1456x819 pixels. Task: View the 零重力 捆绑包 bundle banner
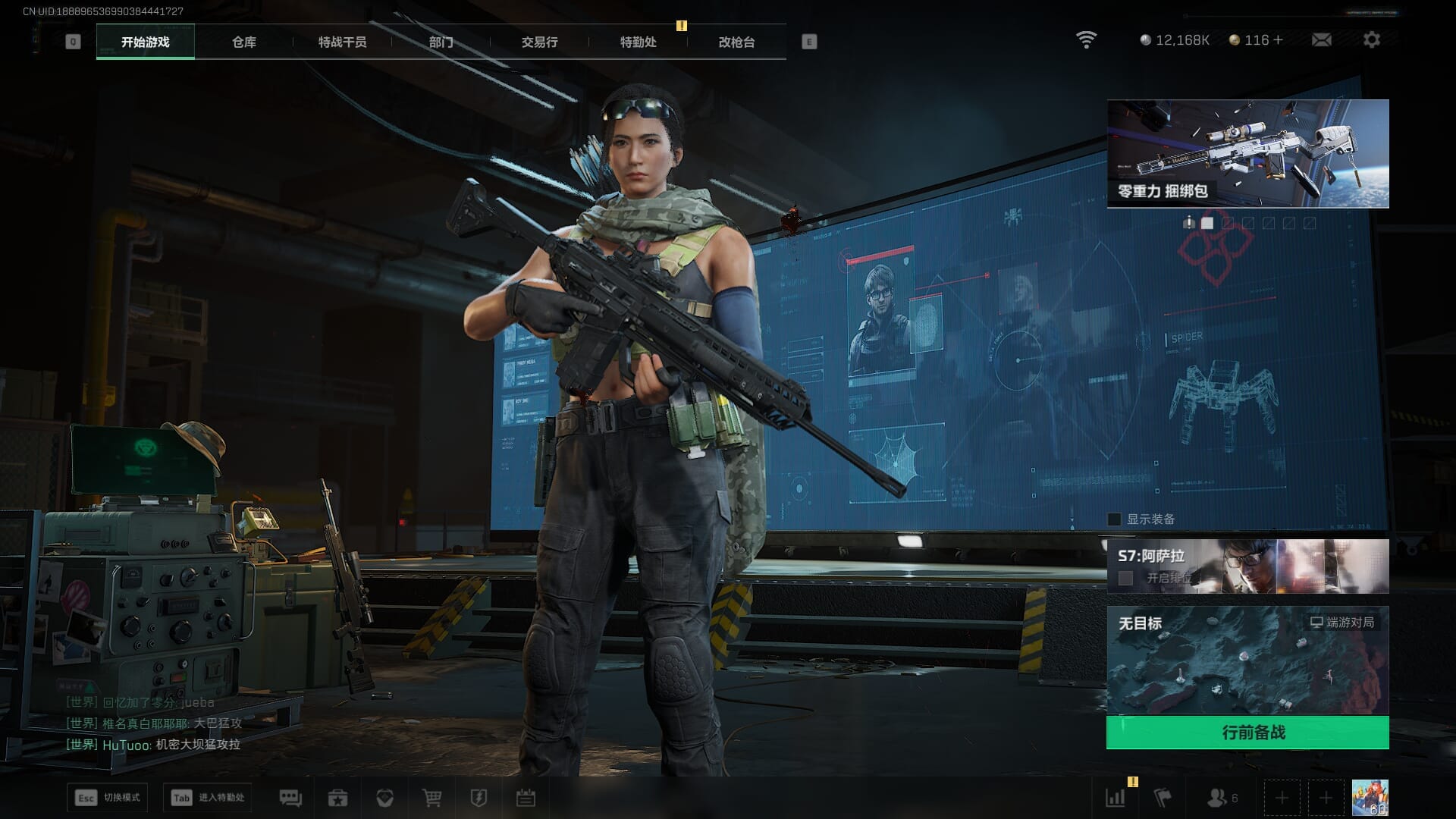pos(1247,154)
